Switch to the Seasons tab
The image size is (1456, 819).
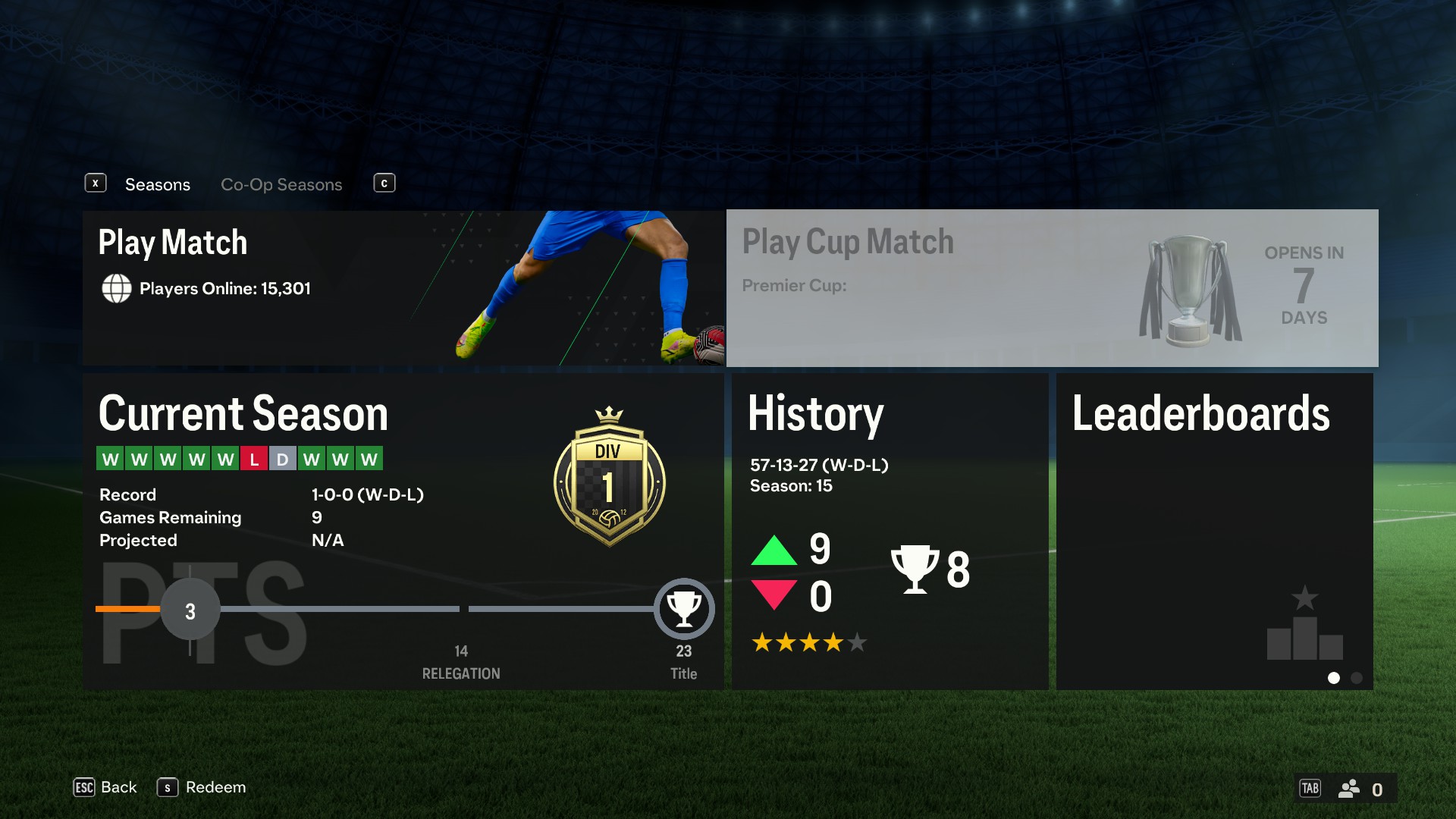pyautogui.click(x=157, y=184)
